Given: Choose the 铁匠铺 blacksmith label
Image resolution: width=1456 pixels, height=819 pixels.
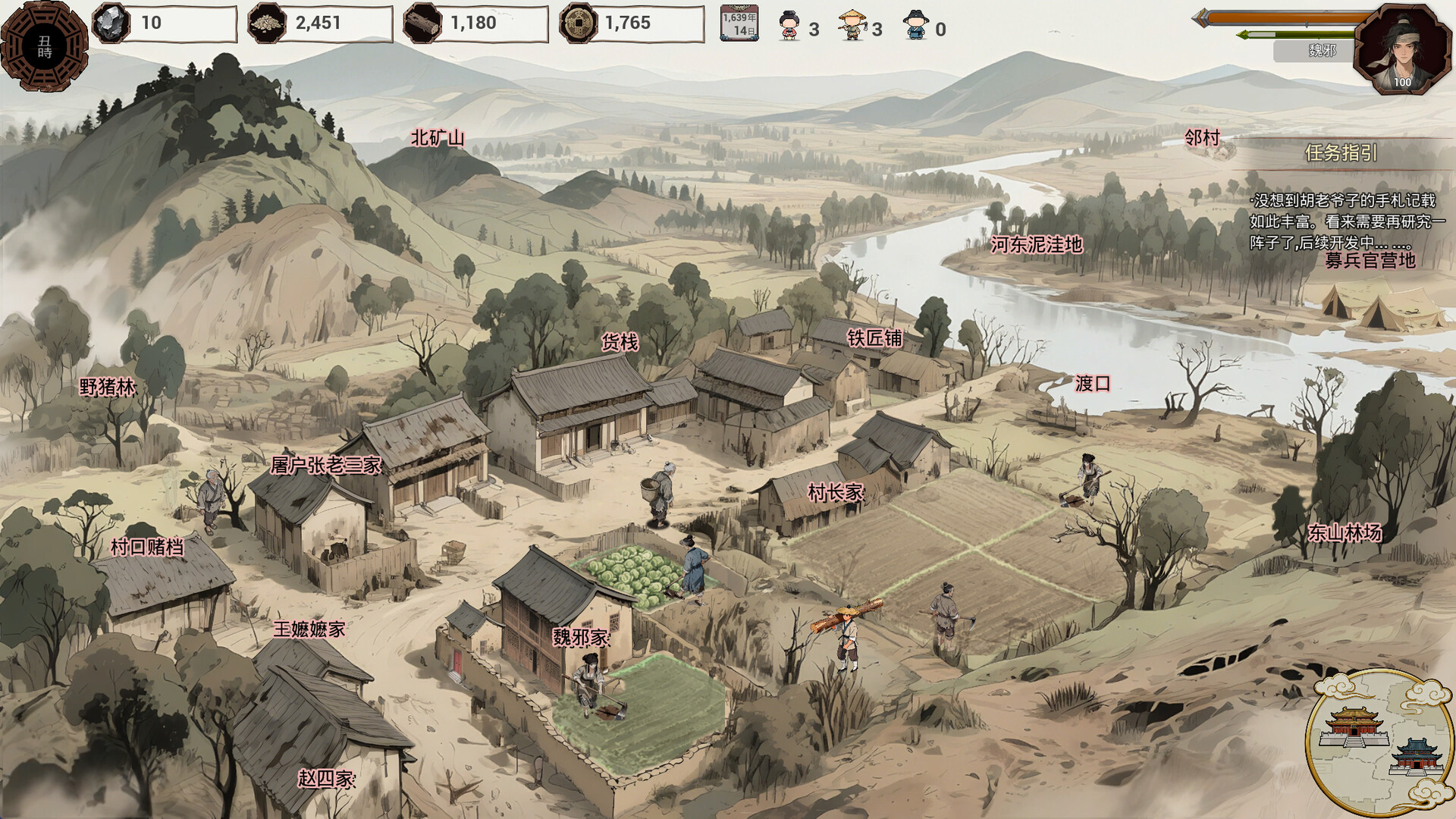Looking at the screenshot, I should point(874,338).
